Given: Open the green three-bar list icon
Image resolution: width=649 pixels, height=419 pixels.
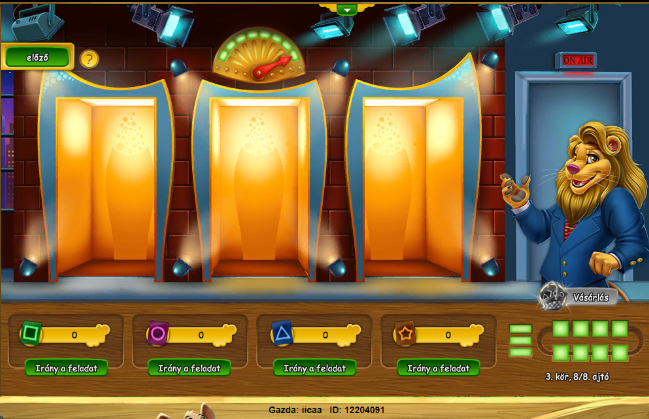Looking at the screenshot, I should click(x=521, y=340).
